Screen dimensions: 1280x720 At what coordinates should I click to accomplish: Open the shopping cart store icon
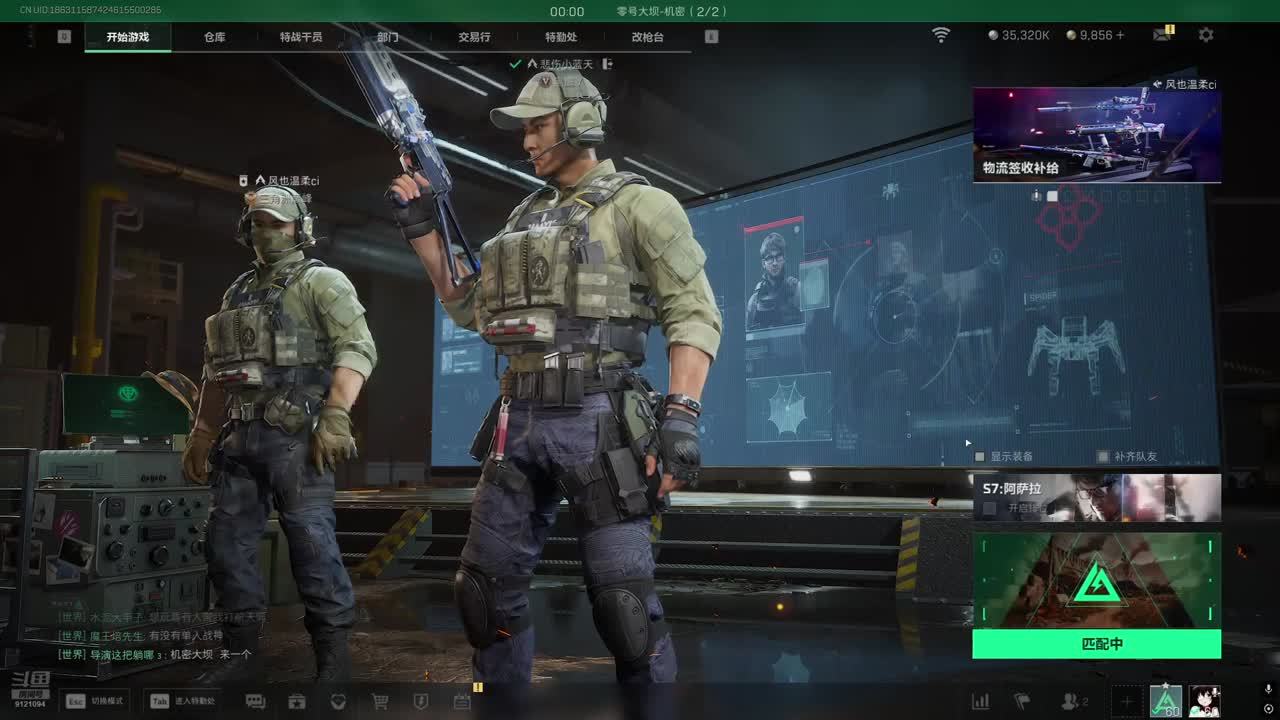coord(380,701)
